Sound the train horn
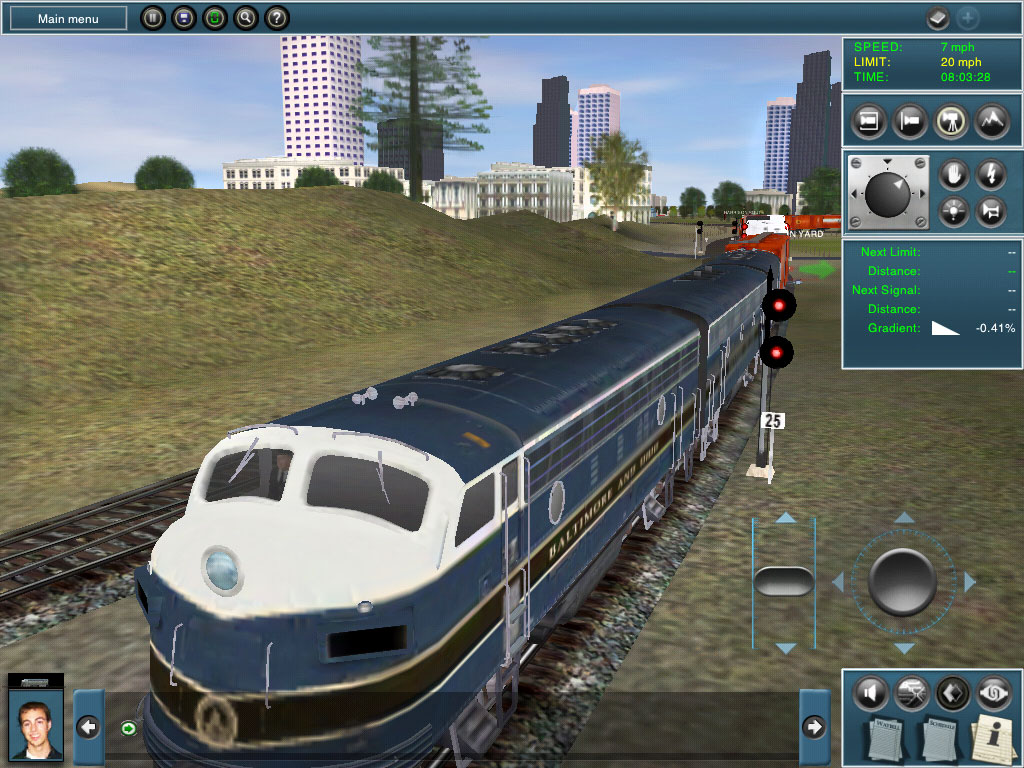 click(x=990, y=211)
